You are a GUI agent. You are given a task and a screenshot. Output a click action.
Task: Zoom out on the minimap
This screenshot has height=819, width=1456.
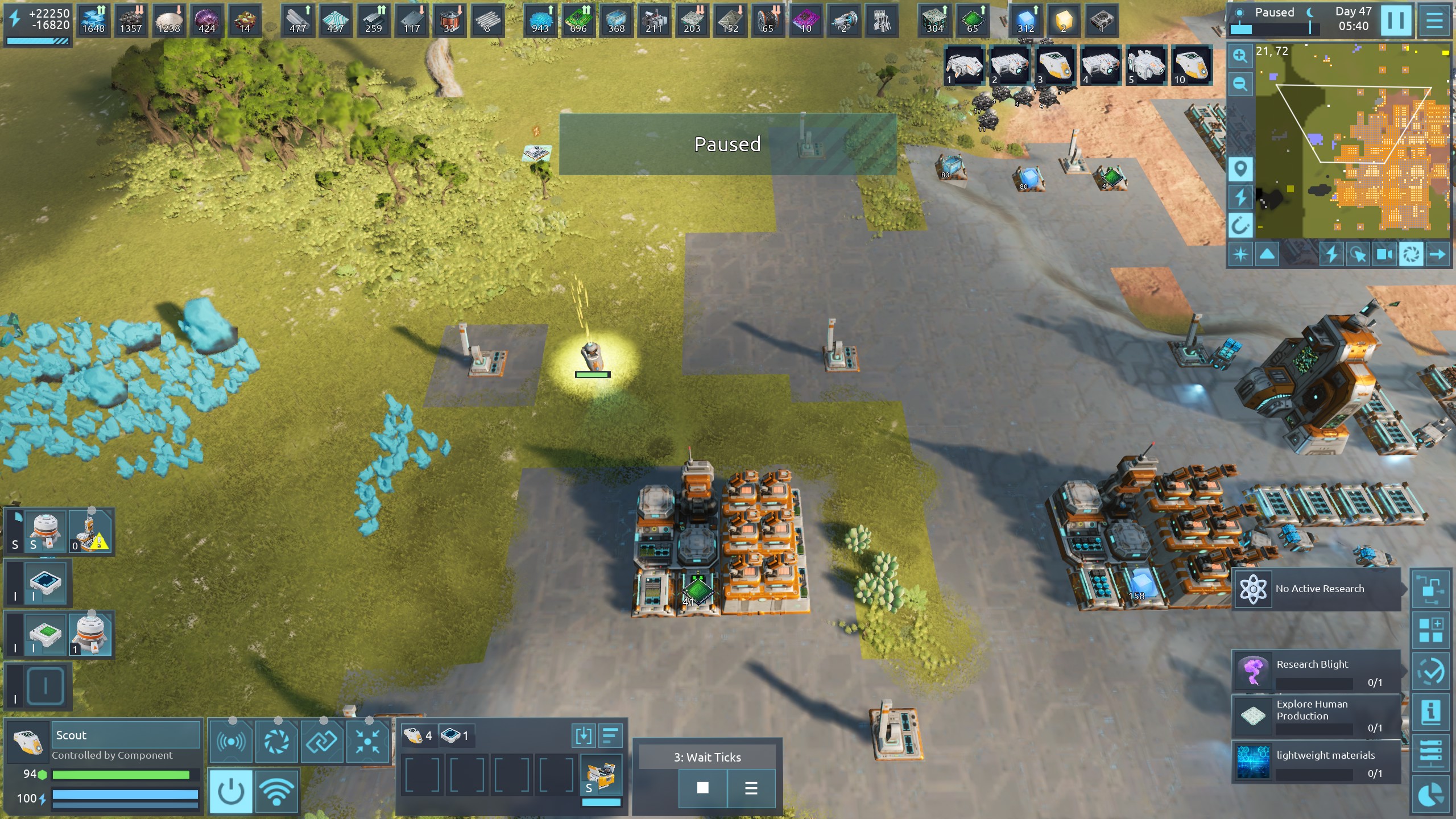coord(1240,85)
